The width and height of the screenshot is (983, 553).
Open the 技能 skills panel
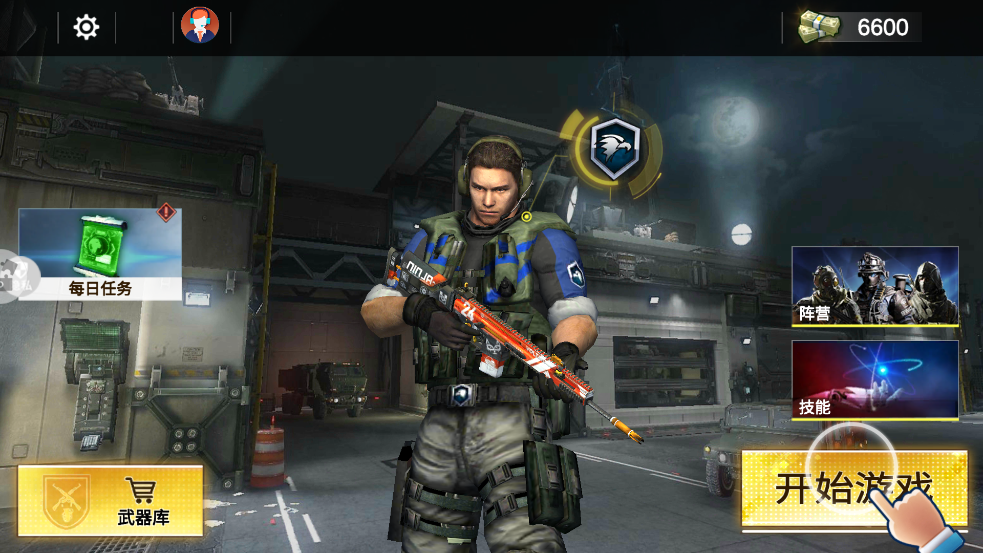(x=875, y=379)
